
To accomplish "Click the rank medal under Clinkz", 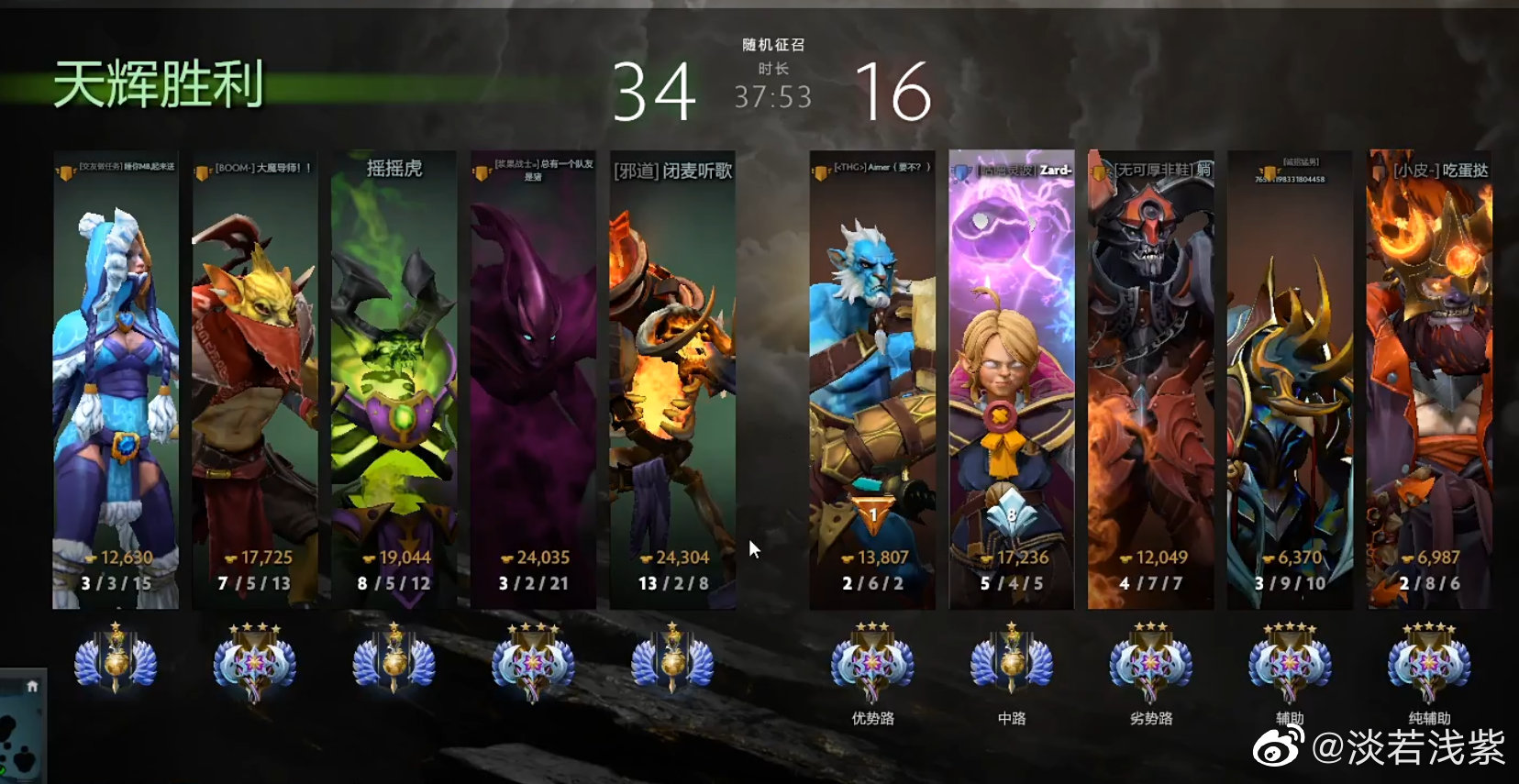I will (x=672, y=660).
